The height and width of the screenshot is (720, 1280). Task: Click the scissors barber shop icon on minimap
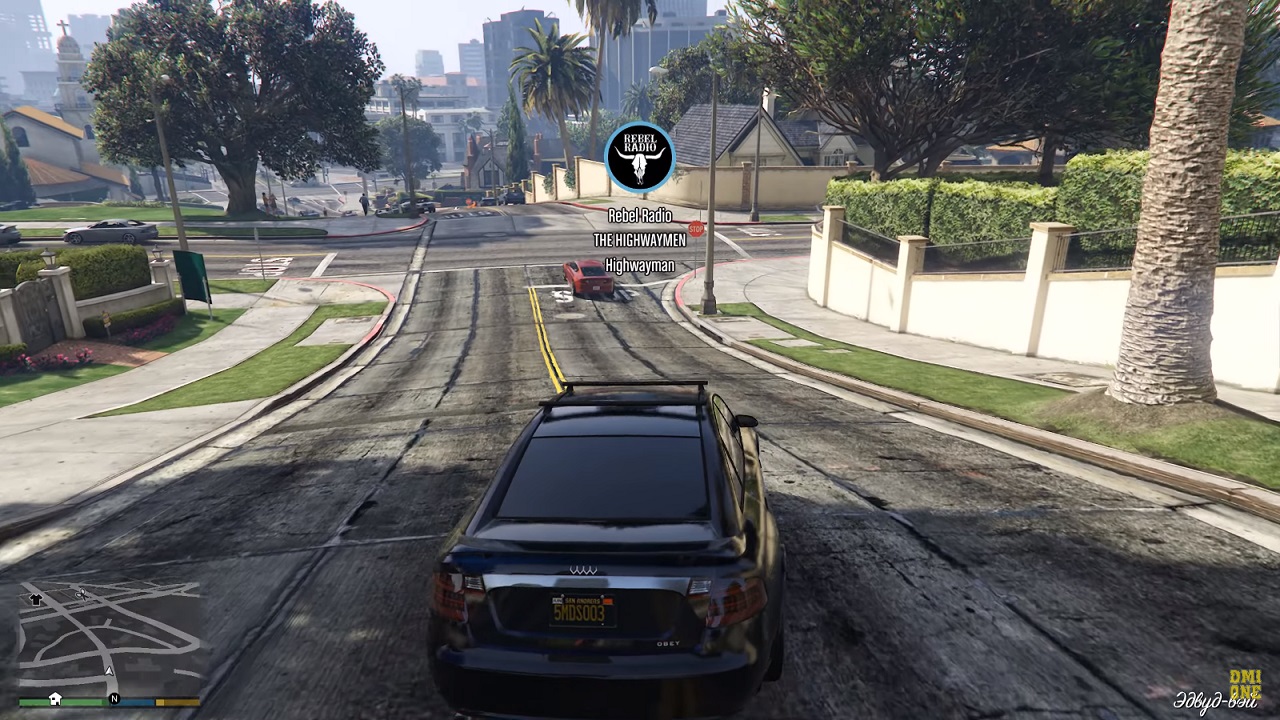tap(81, 596)
